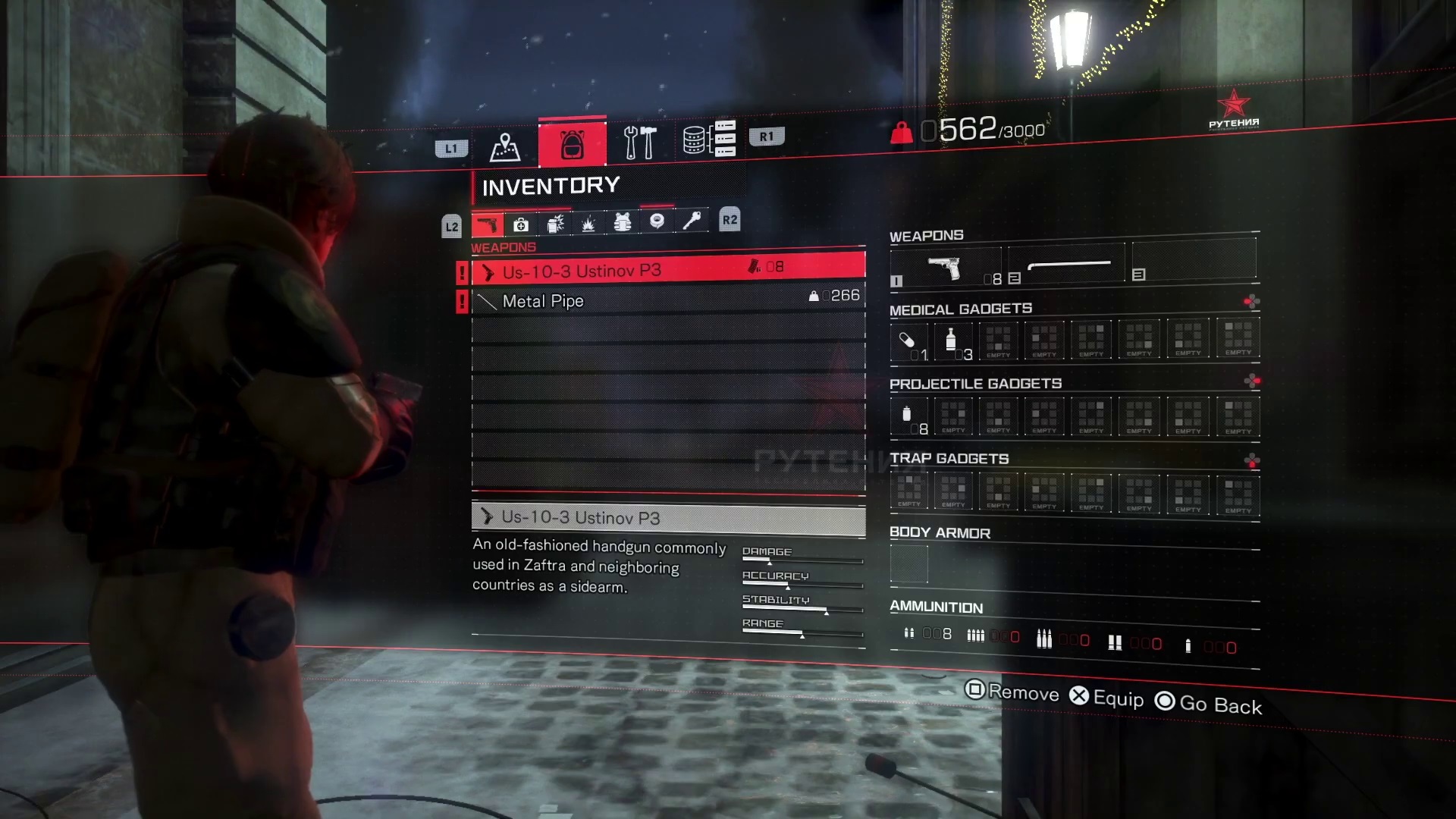Select the bottle medical gadget slot
The height and width of the screenshot is (819, 1456).
952,340
